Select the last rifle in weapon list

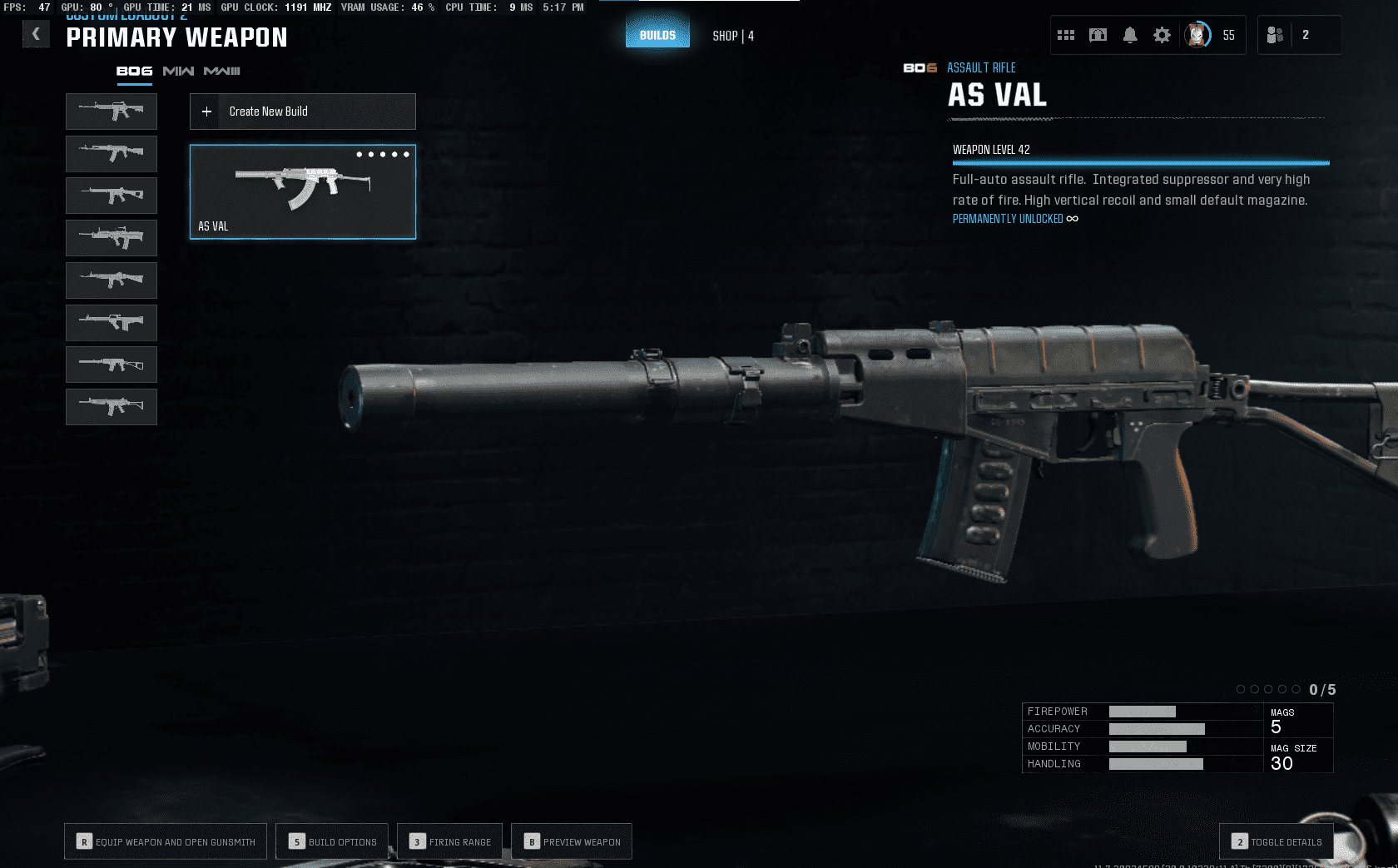click(x=112, y=407)
